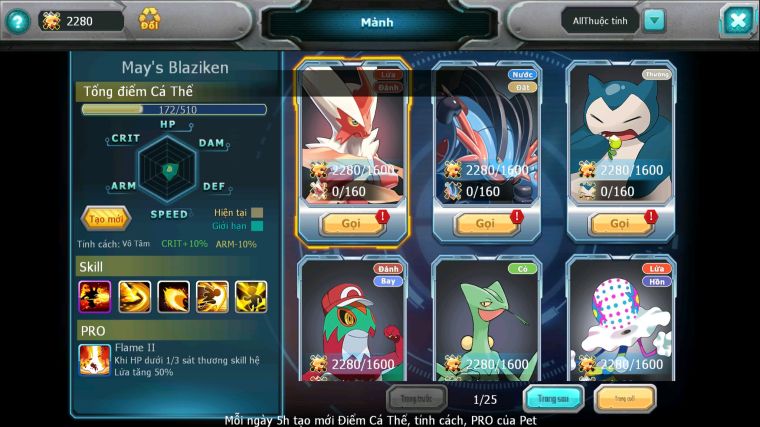This screenshot has width=760, height=427.
Task: Summon Blaziken with its Gọi button
Action: 351,223
